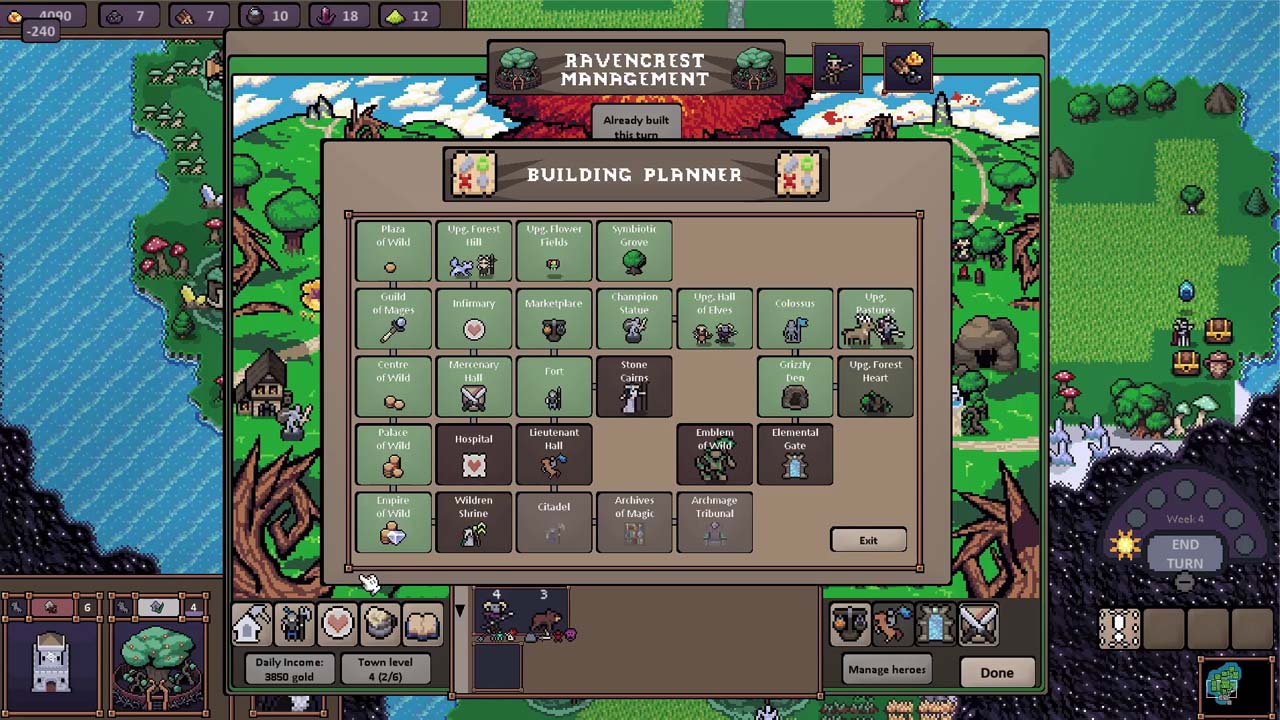Click the house construction icon bottom left
Screen dimensions: 1280x720
pos(251,624)
